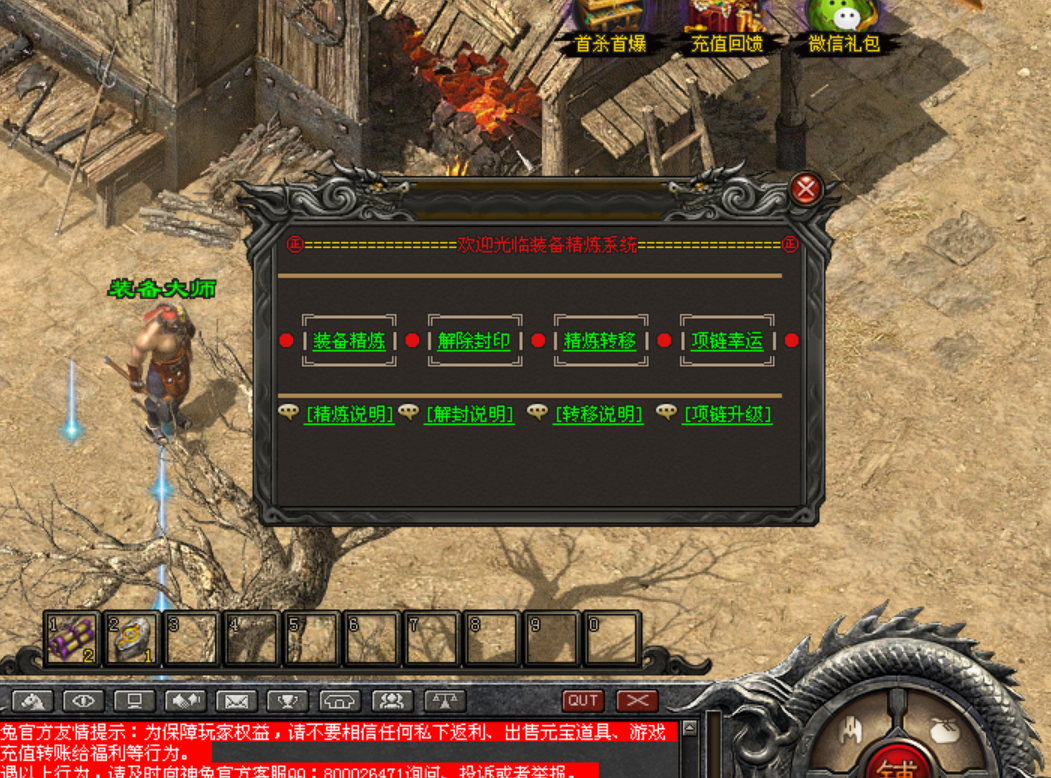Close the equipment refining dialog
1051x778 pixels.
(x=805, y=188)
